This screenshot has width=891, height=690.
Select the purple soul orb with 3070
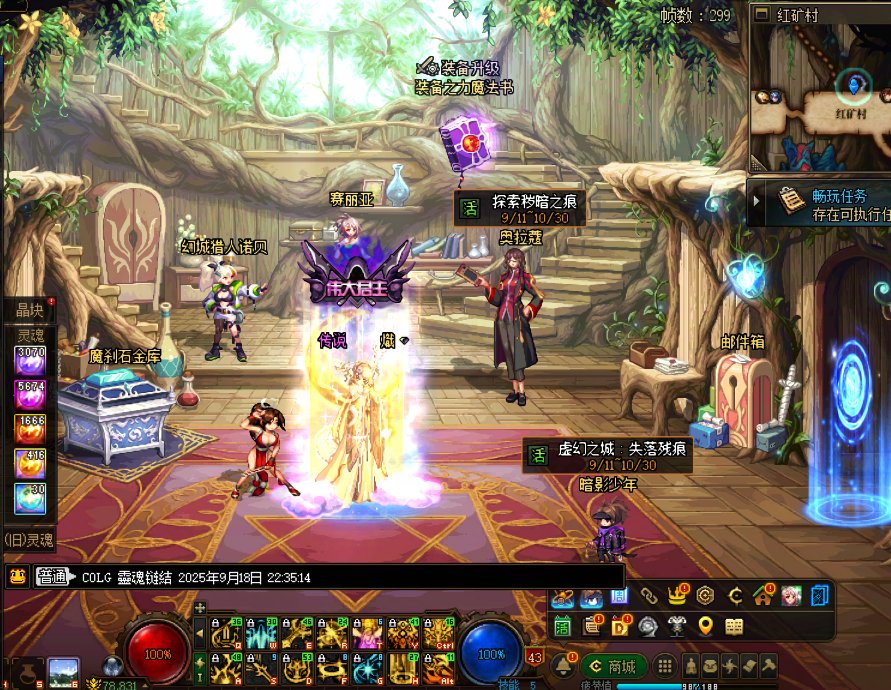pos(29,359)
